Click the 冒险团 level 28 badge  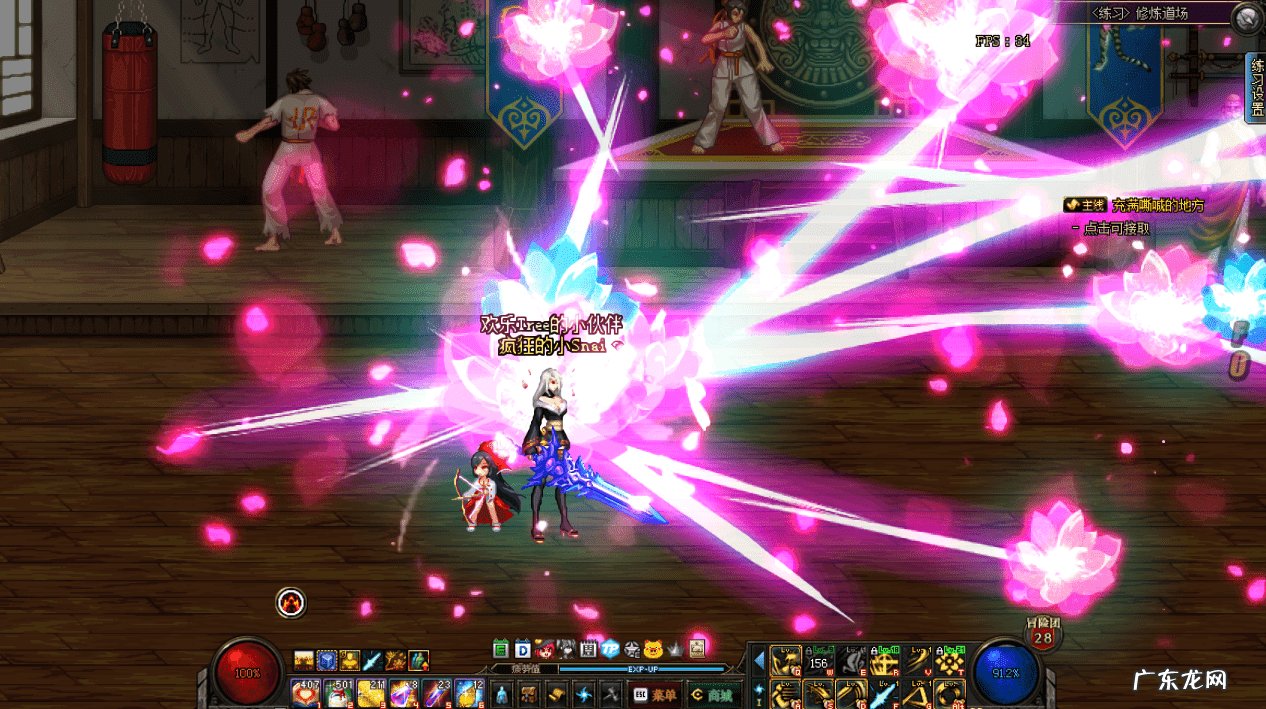[1043, 634]
